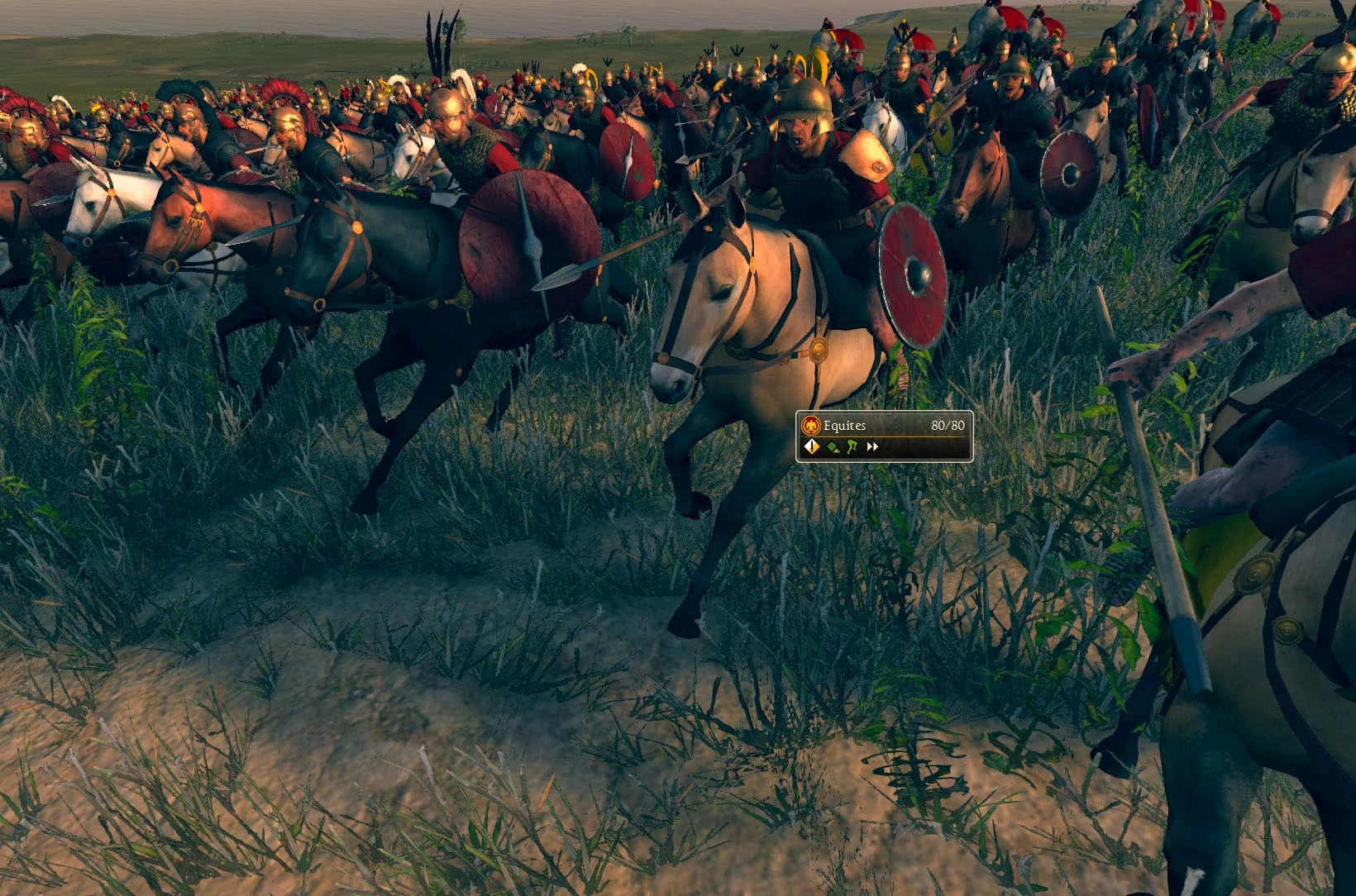Click the arm gripping the spear shaft right
Screen dimensions: 1356x896
(x=1158, y=355)
